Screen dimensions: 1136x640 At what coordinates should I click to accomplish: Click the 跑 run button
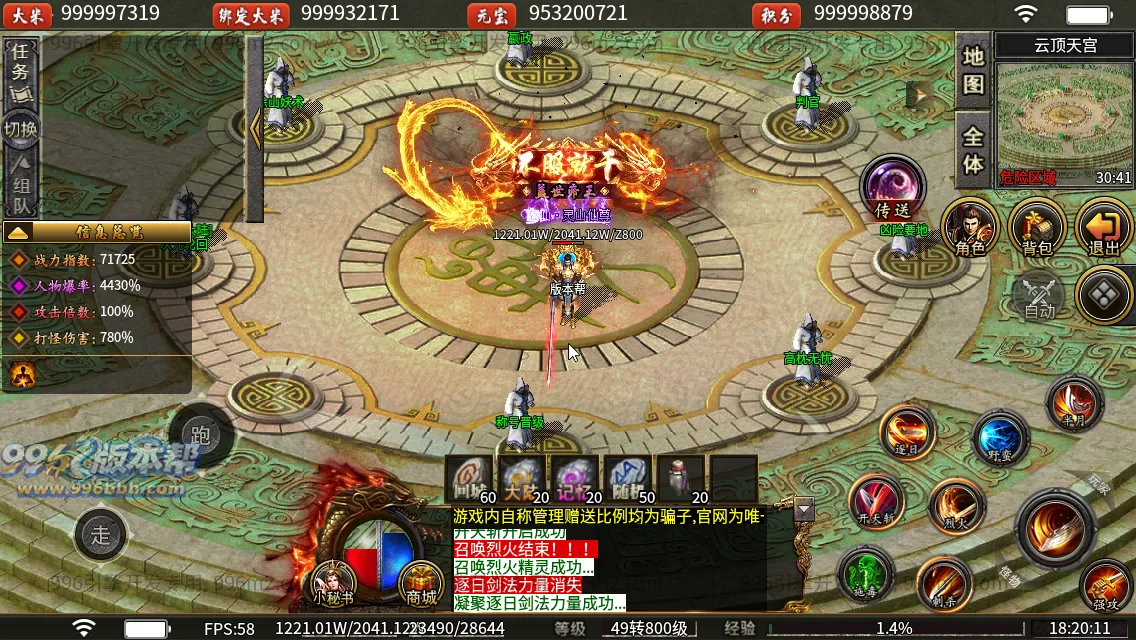200,435
